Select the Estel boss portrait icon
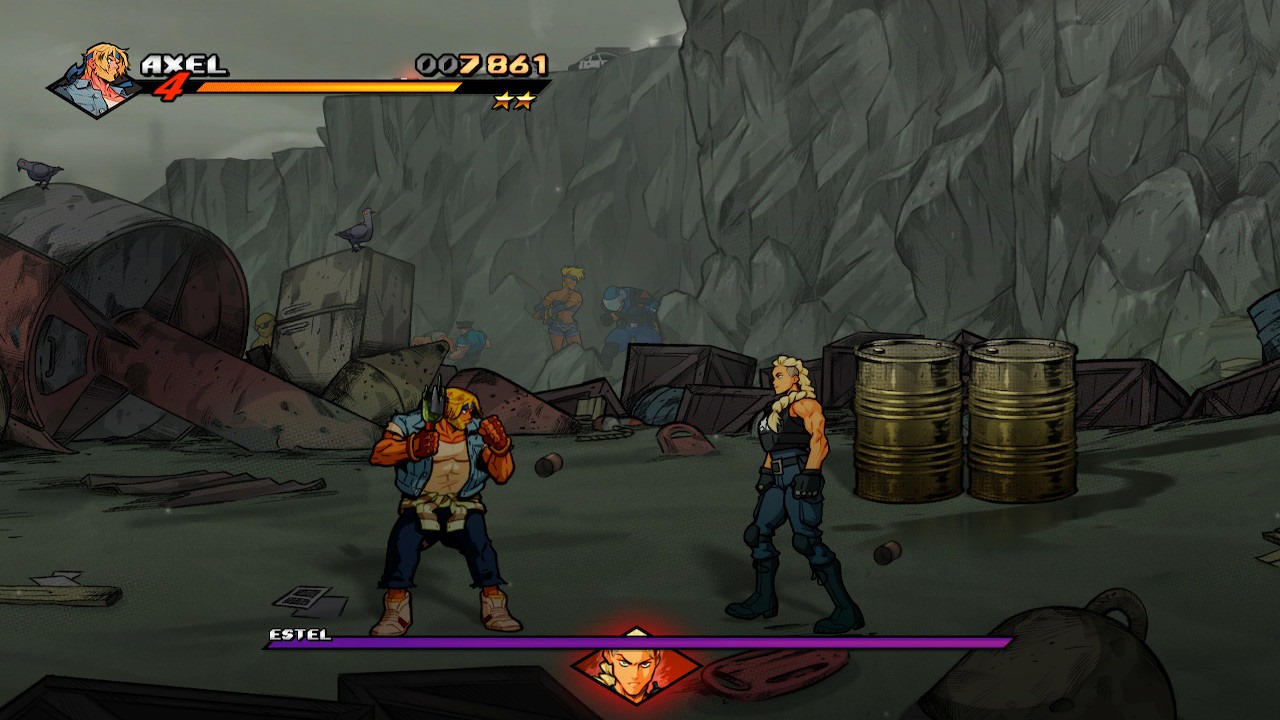Viewport: 1280px width, 720px height. tap(634, 665)
